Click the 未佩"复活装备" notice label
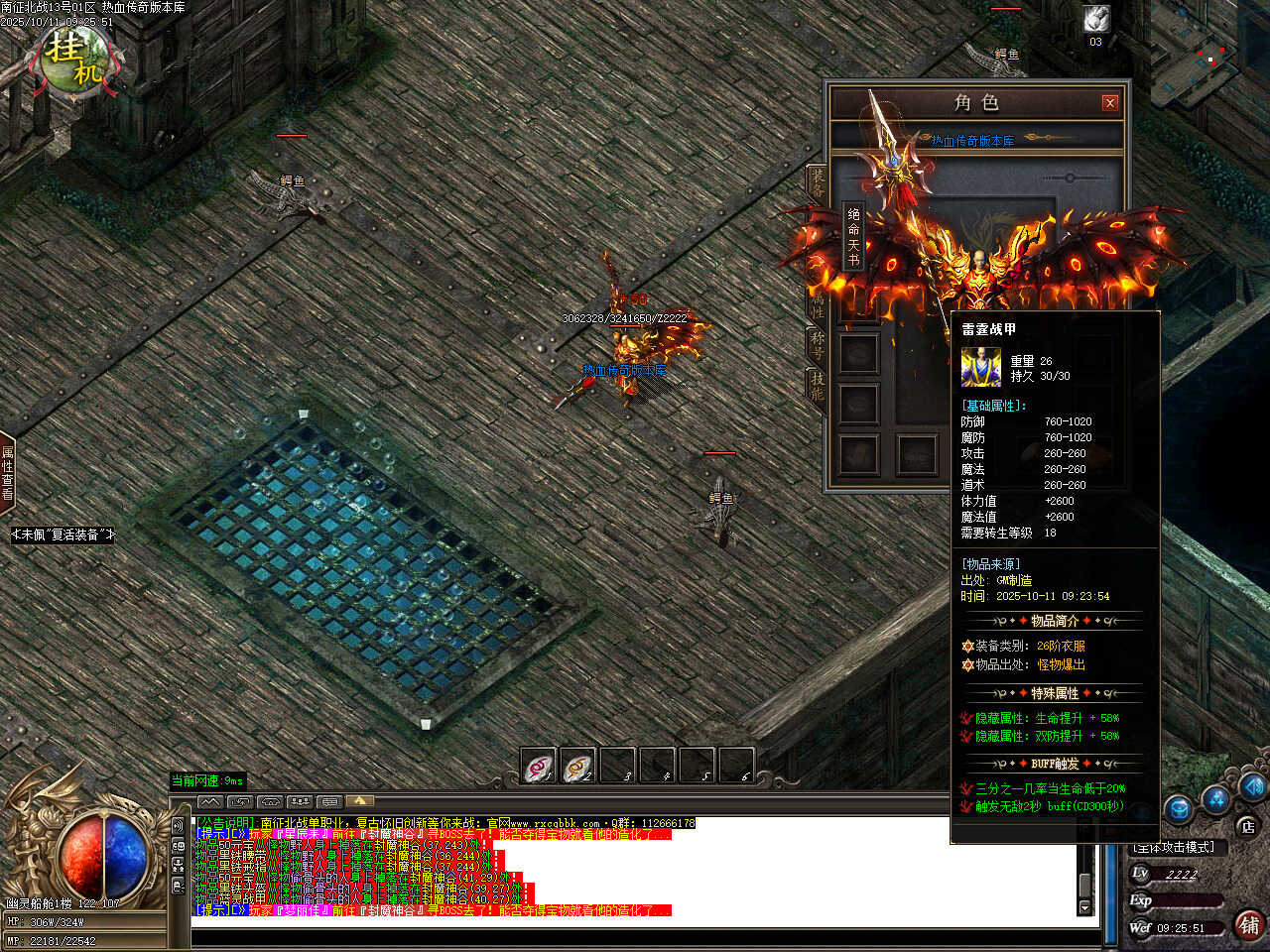1270x952 pixels. tap(63, 535)
